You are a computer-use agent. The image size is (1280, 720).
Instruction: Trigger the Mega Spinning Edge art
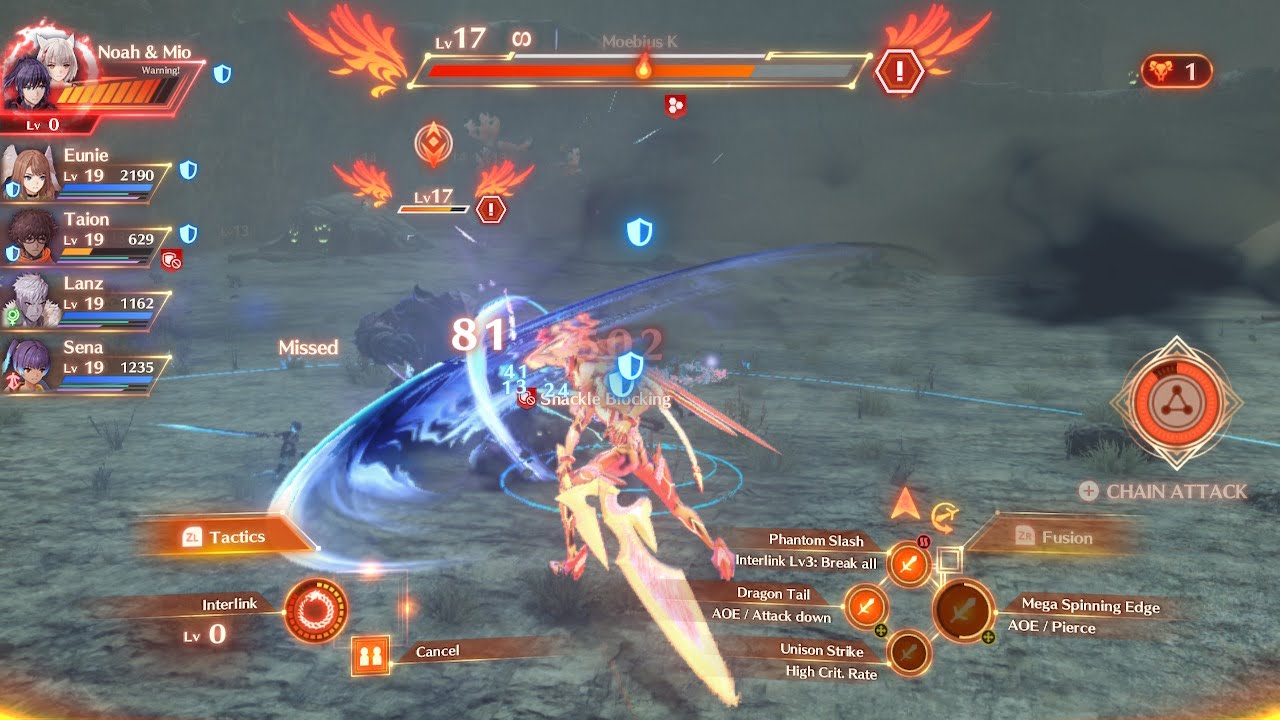(x=962, y=610)
